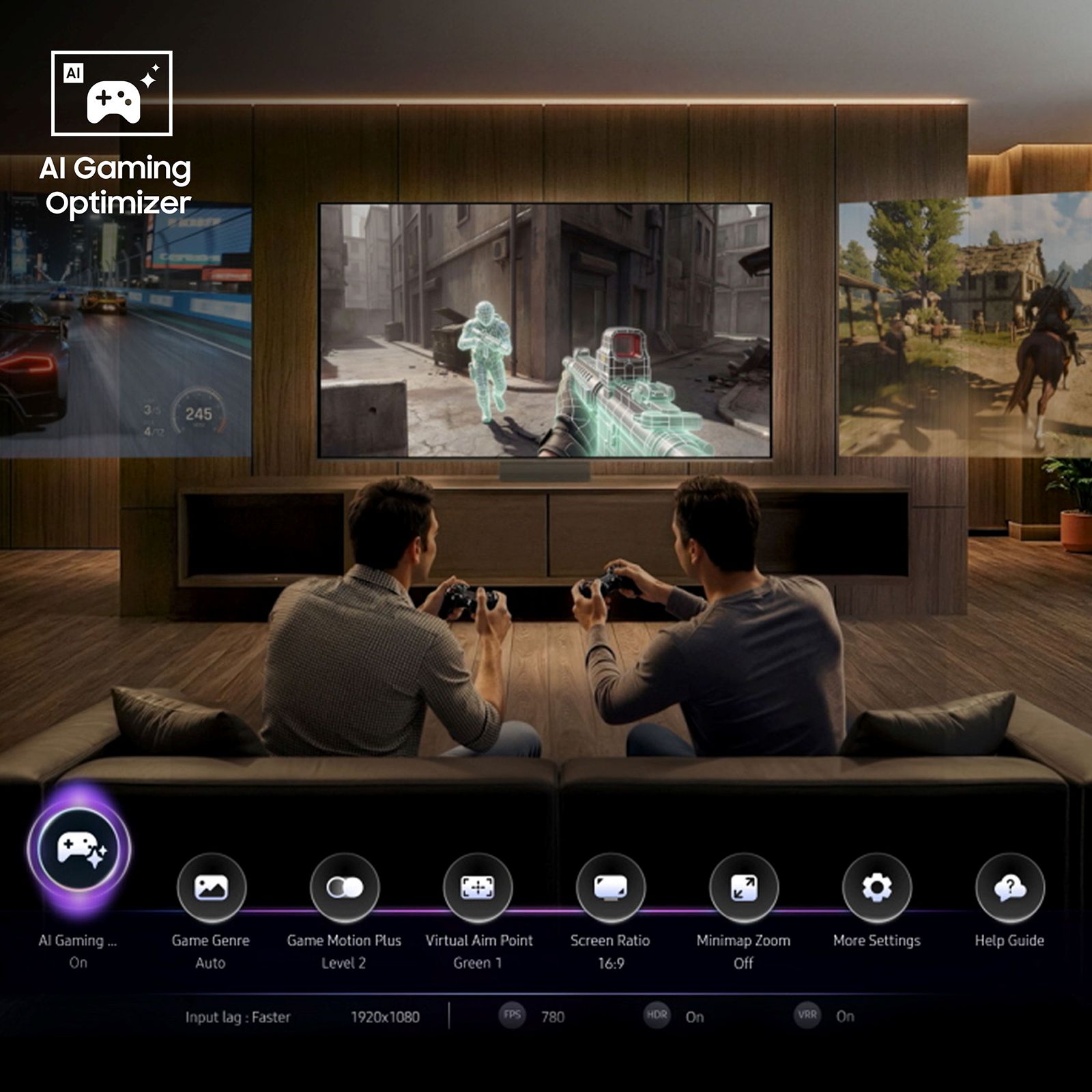
Task: Open More Settings gear icon
Action: tap(877, 887)
